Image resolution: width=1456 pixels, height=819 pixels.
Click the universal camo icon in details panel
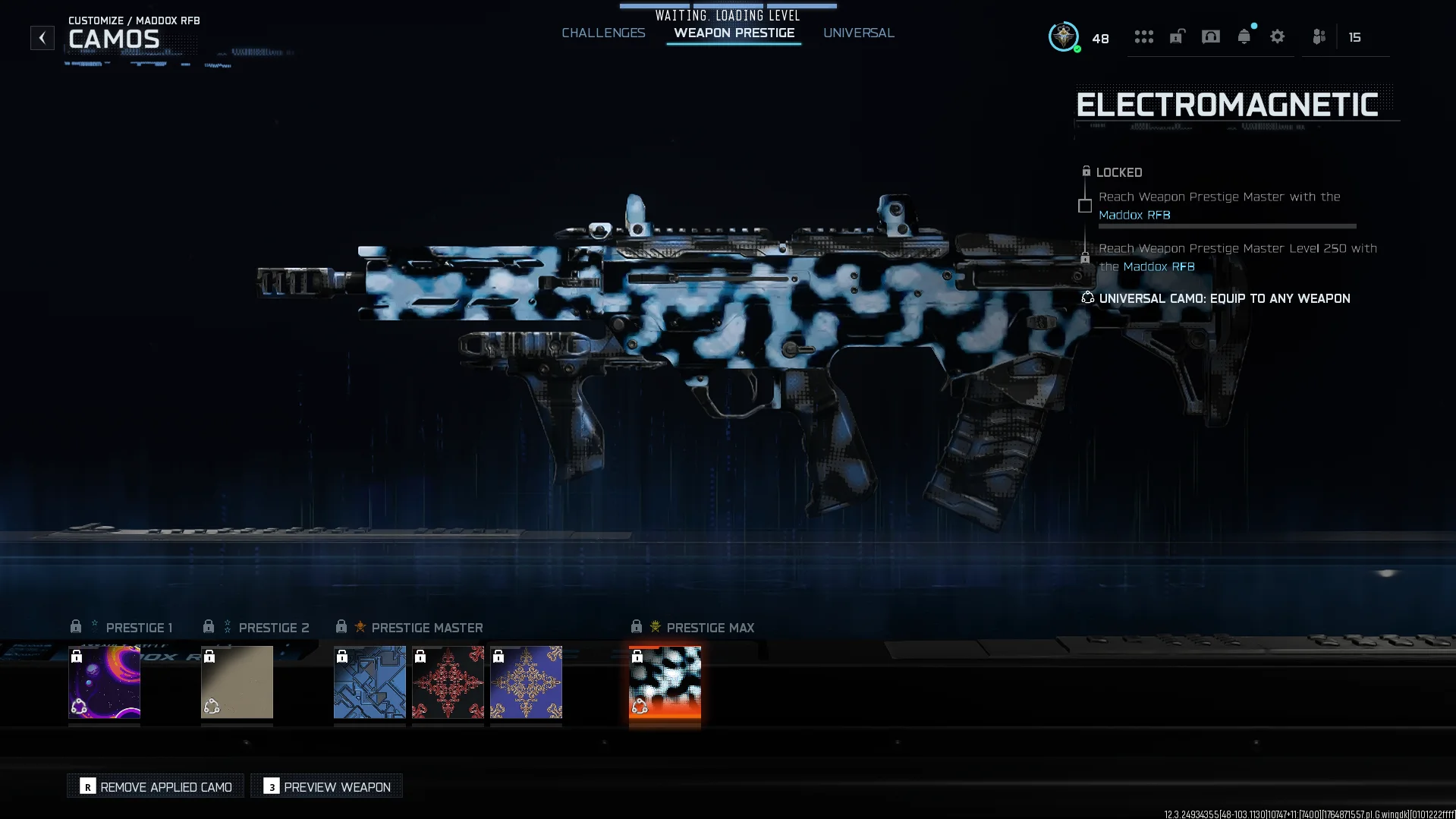coord(1086,298)
